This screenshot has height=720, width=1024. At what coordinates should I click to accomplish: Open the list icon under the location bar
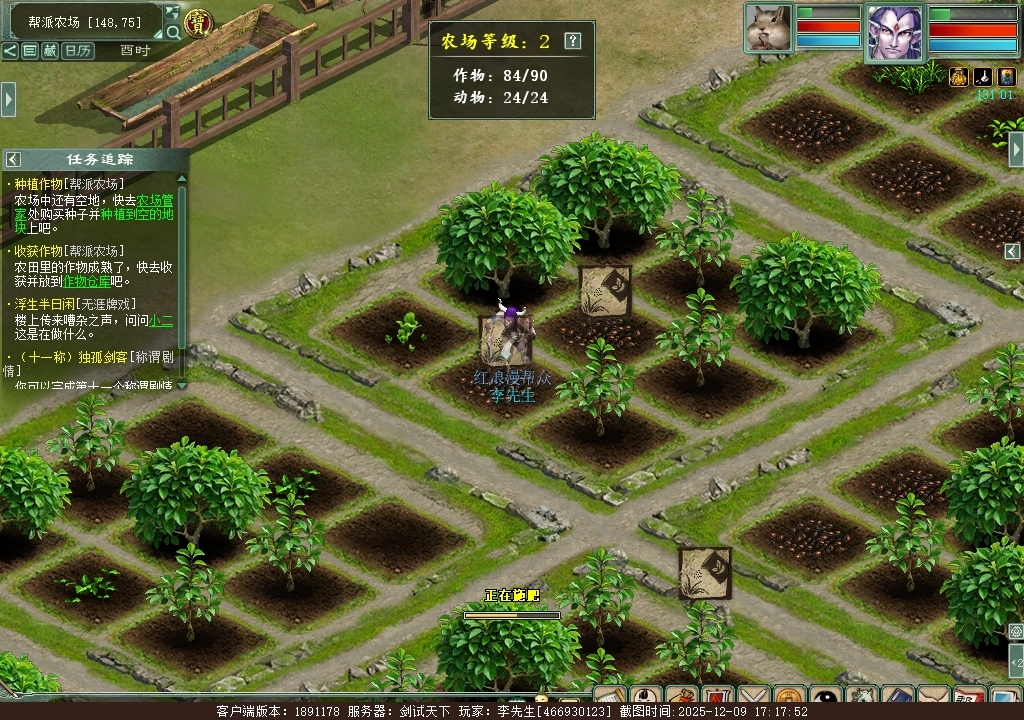tap(29, 50)
